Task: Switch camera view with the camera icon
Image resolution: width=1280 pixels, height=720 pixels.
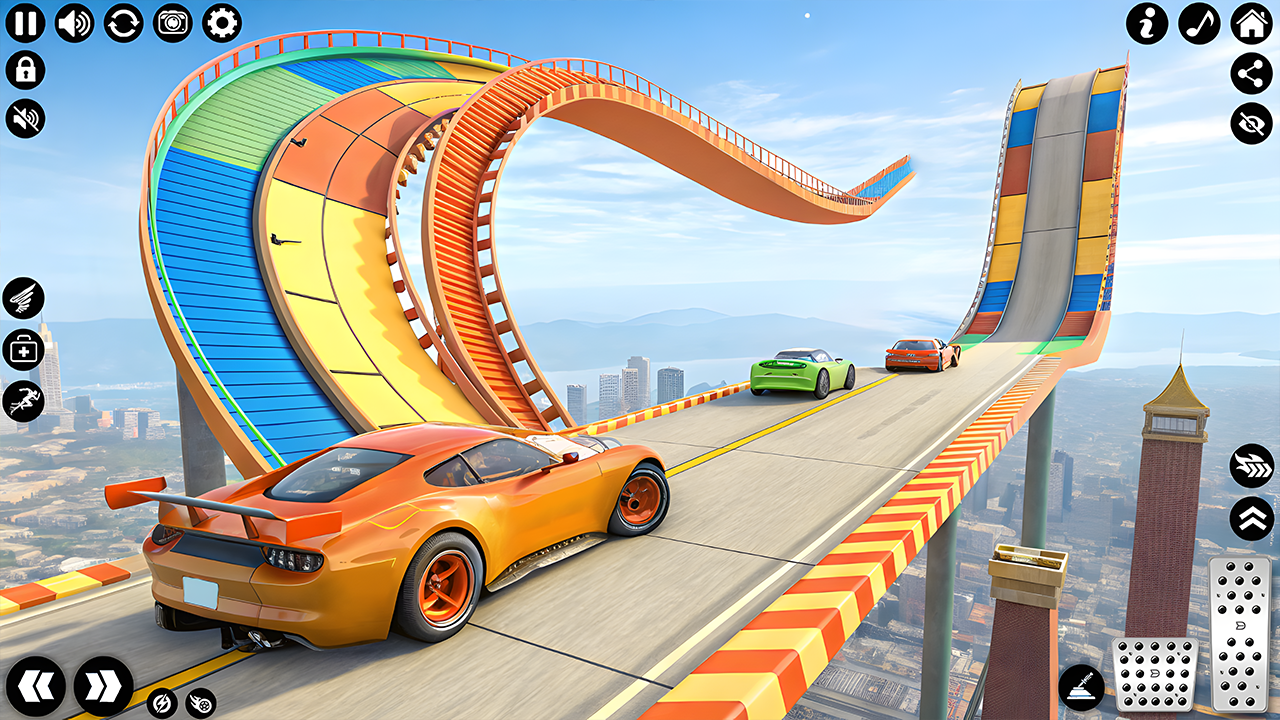Action: tap(172, 23)
